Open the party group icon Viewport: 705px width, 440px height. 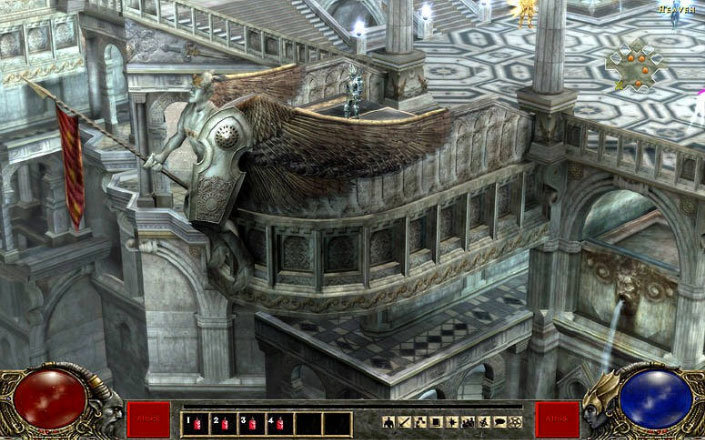(x=467, y=423)
